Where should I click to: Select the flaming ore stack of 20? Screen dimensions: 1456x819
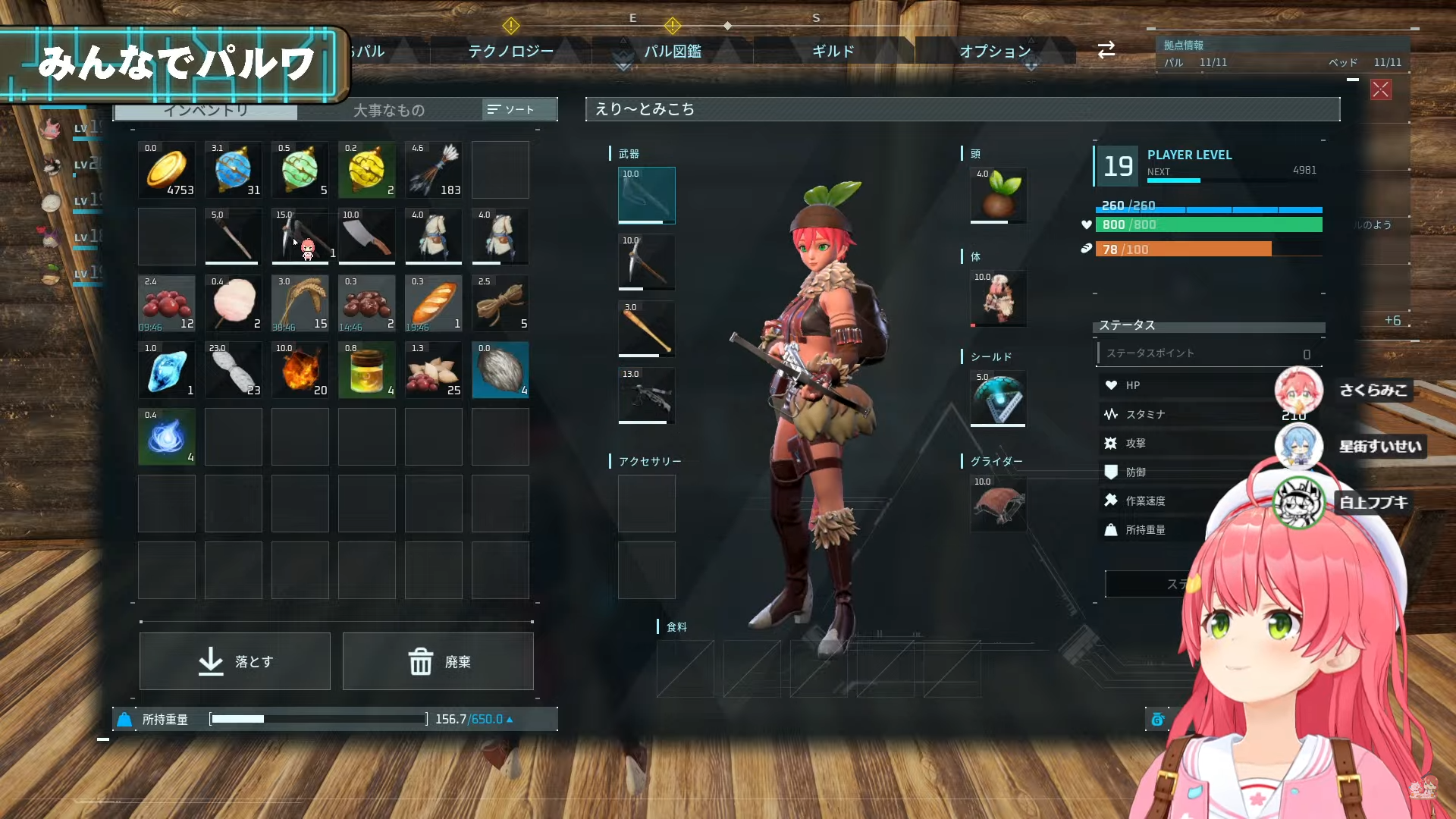pos(300,370)
